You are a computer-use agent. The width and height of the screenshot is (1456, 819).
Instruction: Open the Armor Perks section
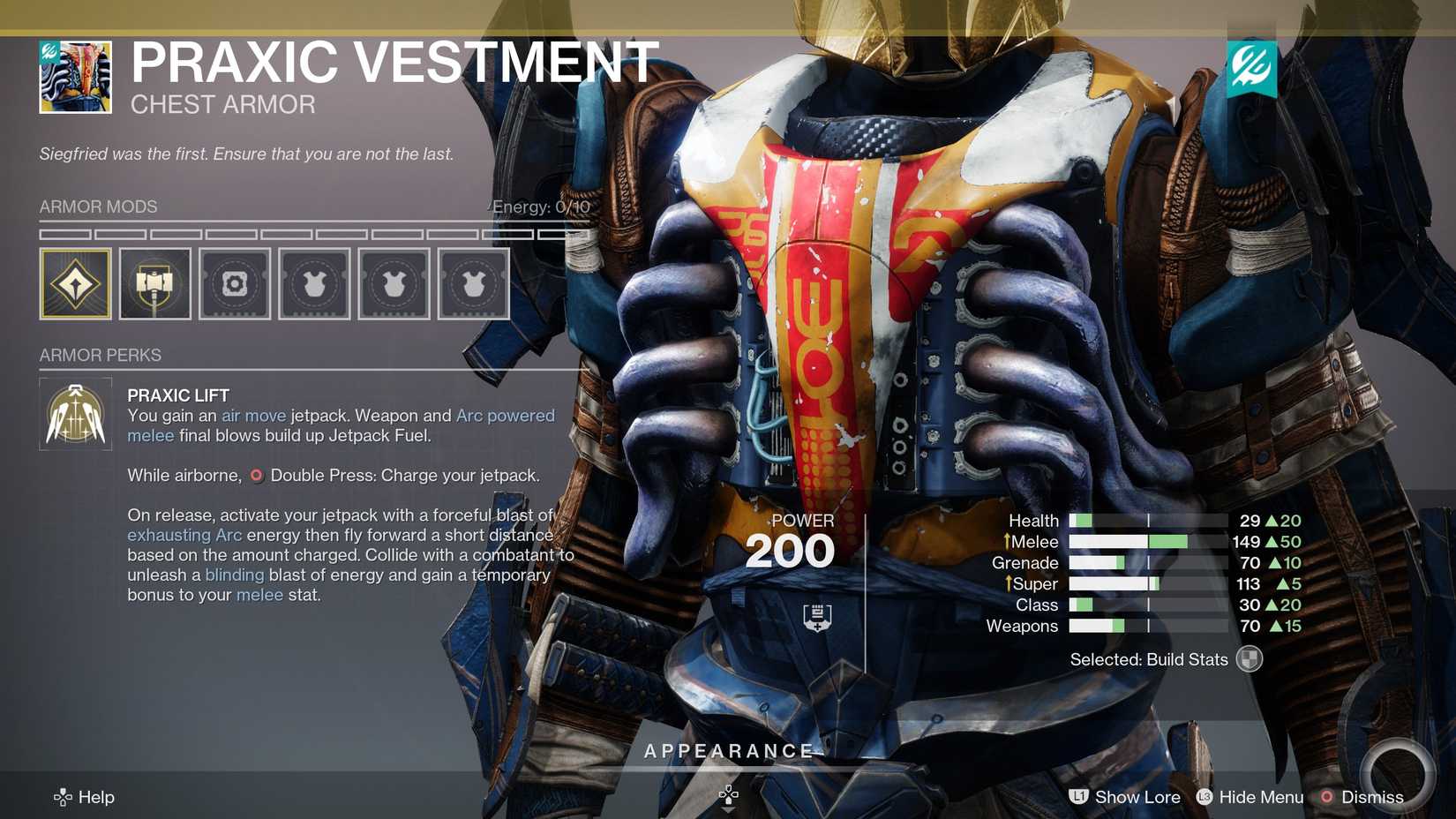[100, 355]
